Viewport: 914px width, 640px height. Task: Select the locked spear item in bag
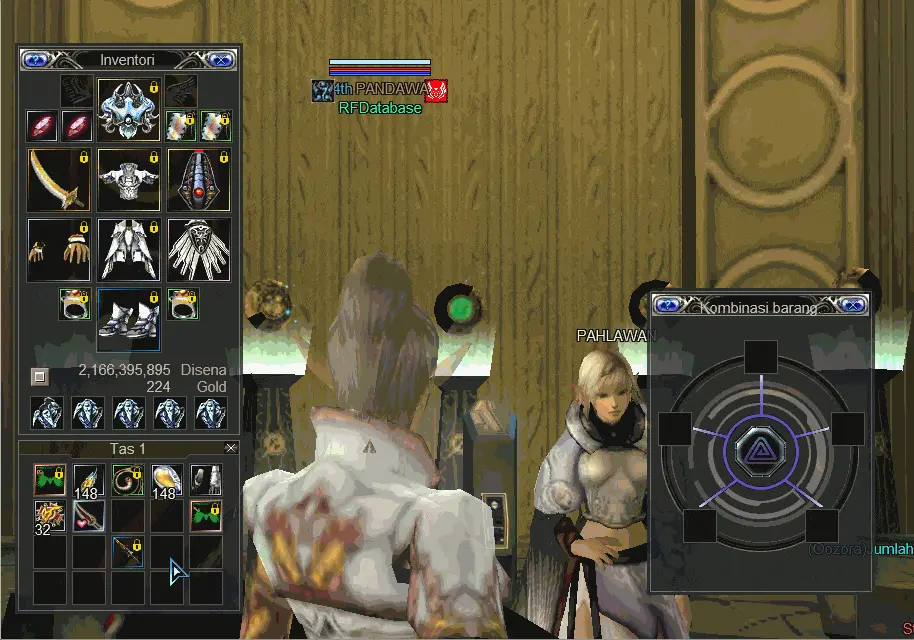(x=127, y=553)
